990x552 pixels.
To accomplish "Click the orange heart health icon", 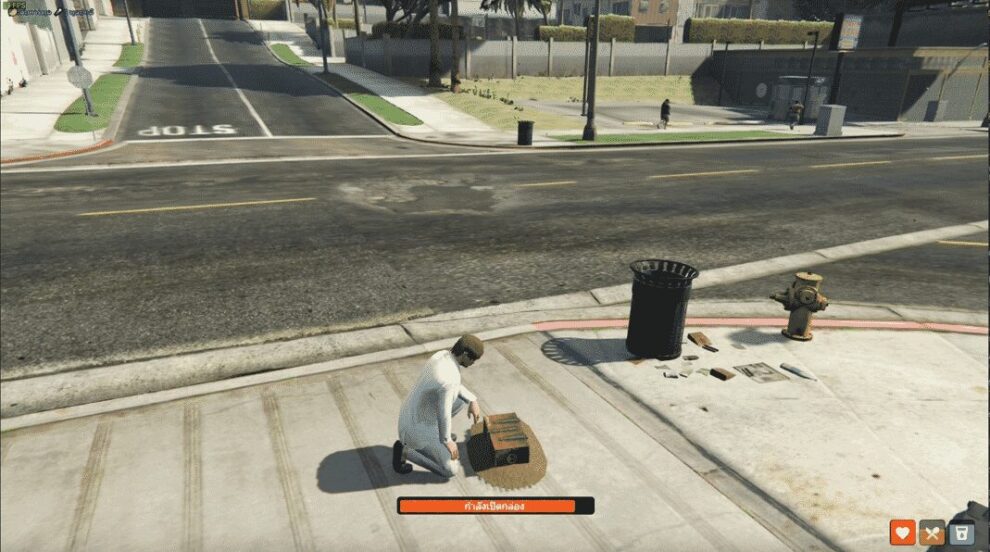I will coord(903,533).
